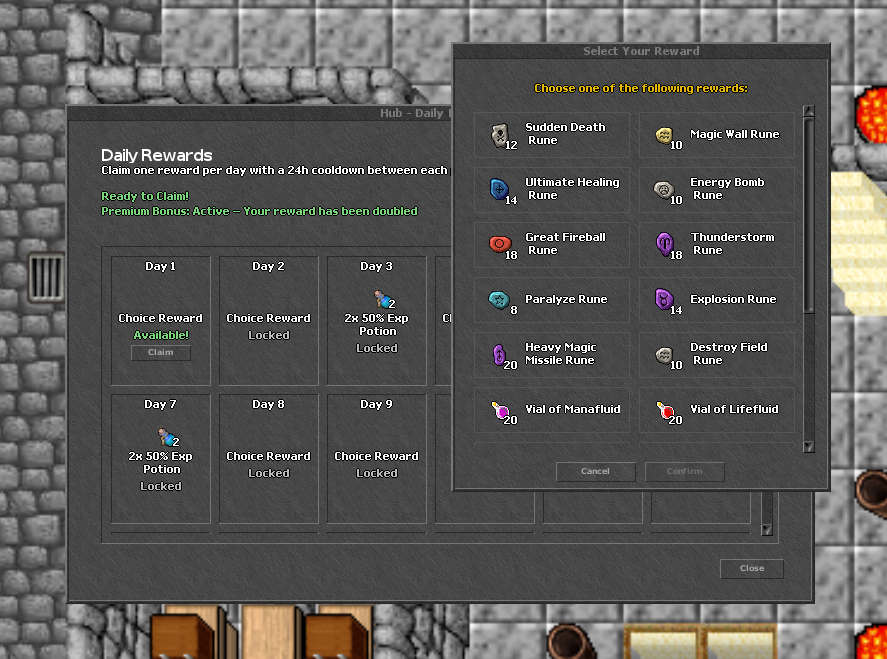Choose the Destroy Field Rune reward
Image resolution: width=887 pixels, height=659 pixels.
[717, 354]
